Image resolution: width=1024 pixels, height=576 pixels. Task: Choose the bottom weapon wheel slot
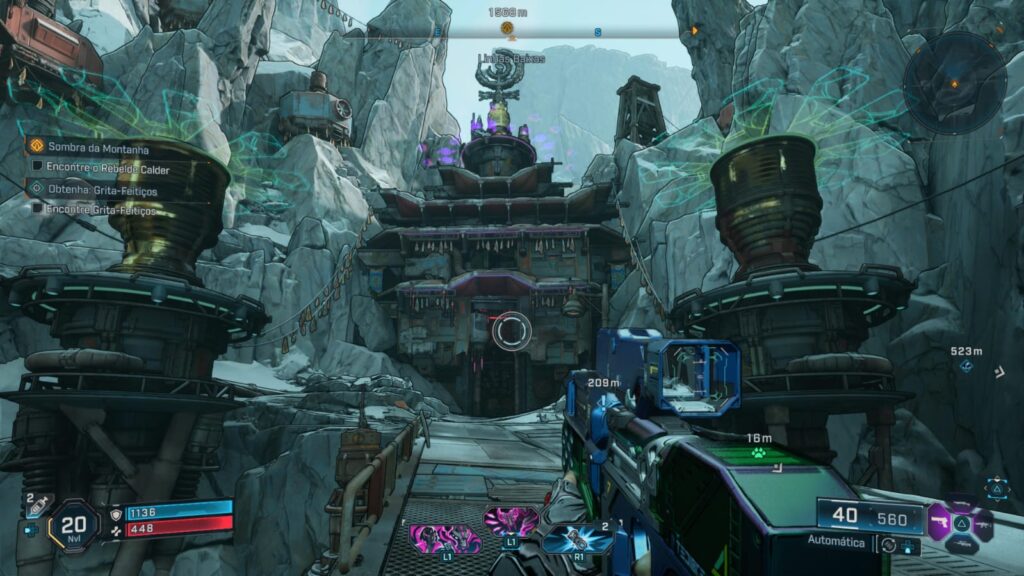962,545
